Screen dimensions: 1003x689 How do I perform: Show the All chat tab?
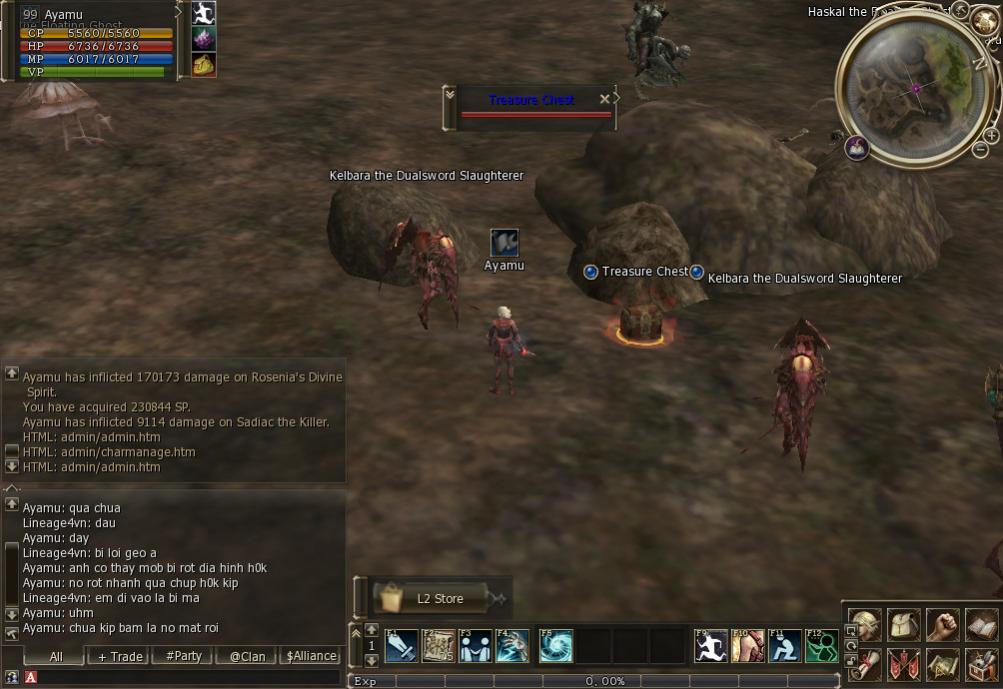55,656
